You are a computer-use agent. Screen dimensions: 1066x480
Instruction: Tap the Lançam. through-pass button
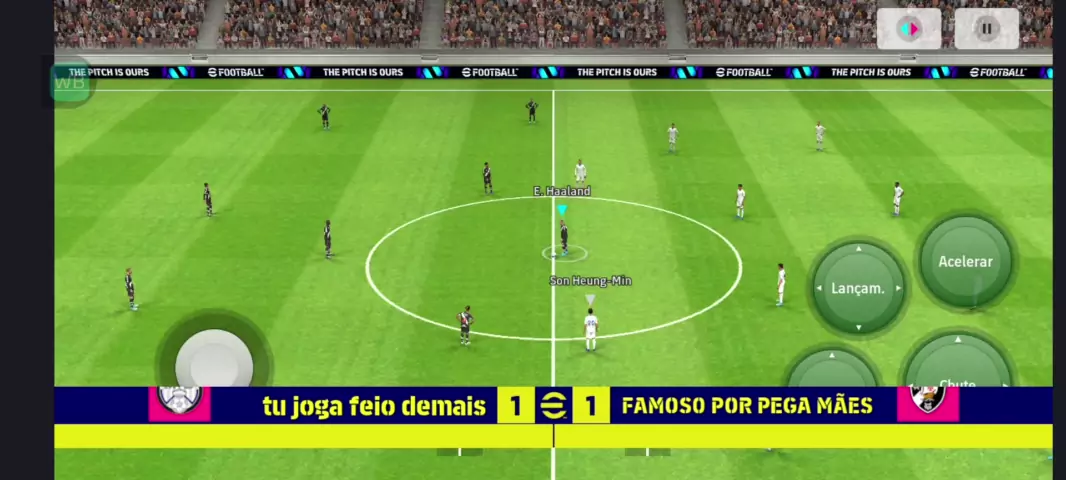tap(858, 288)
